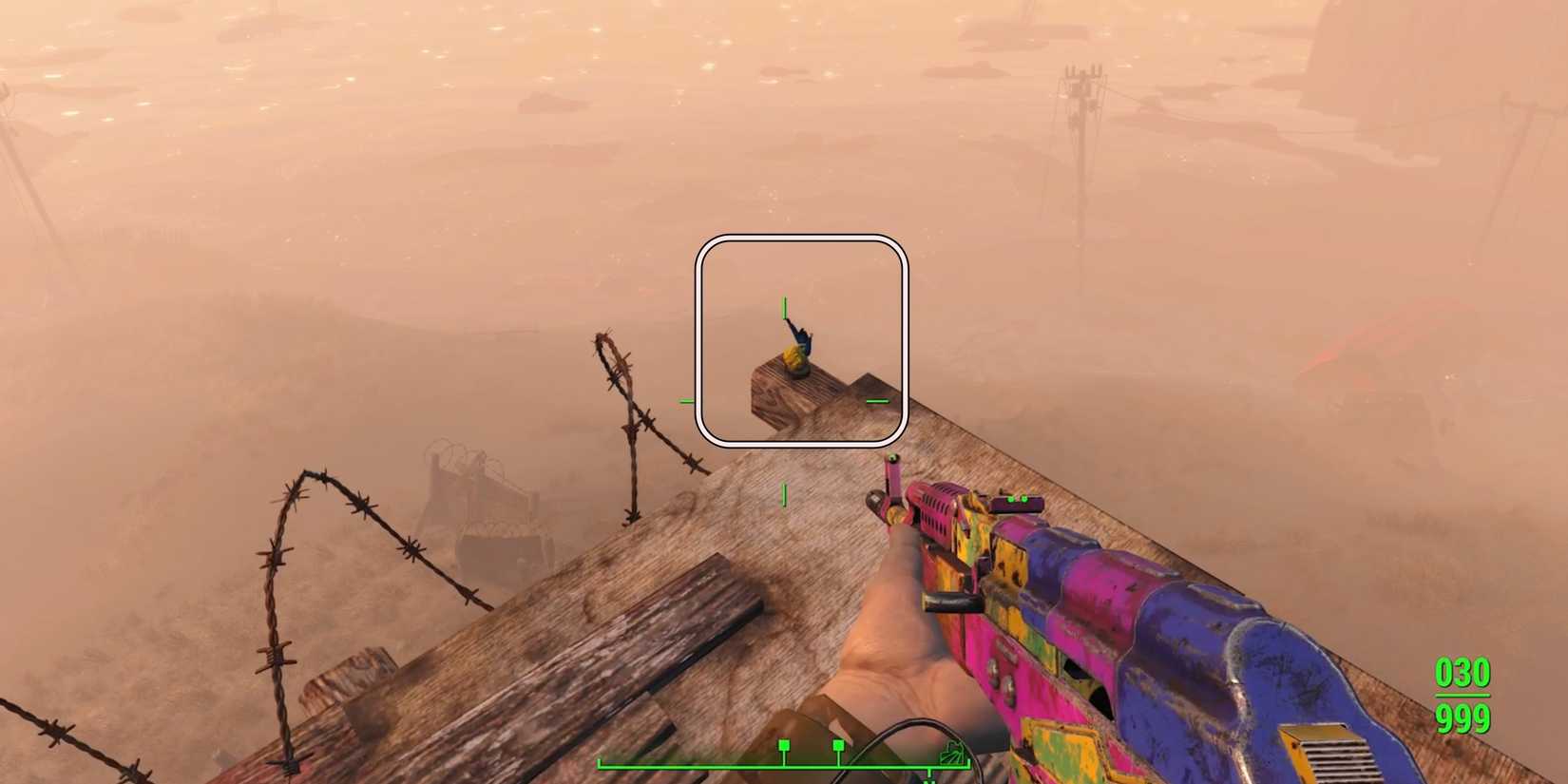Click the divider line of the ammo counter
The width and height of the screenshot is (1568, 784).
1463,694
